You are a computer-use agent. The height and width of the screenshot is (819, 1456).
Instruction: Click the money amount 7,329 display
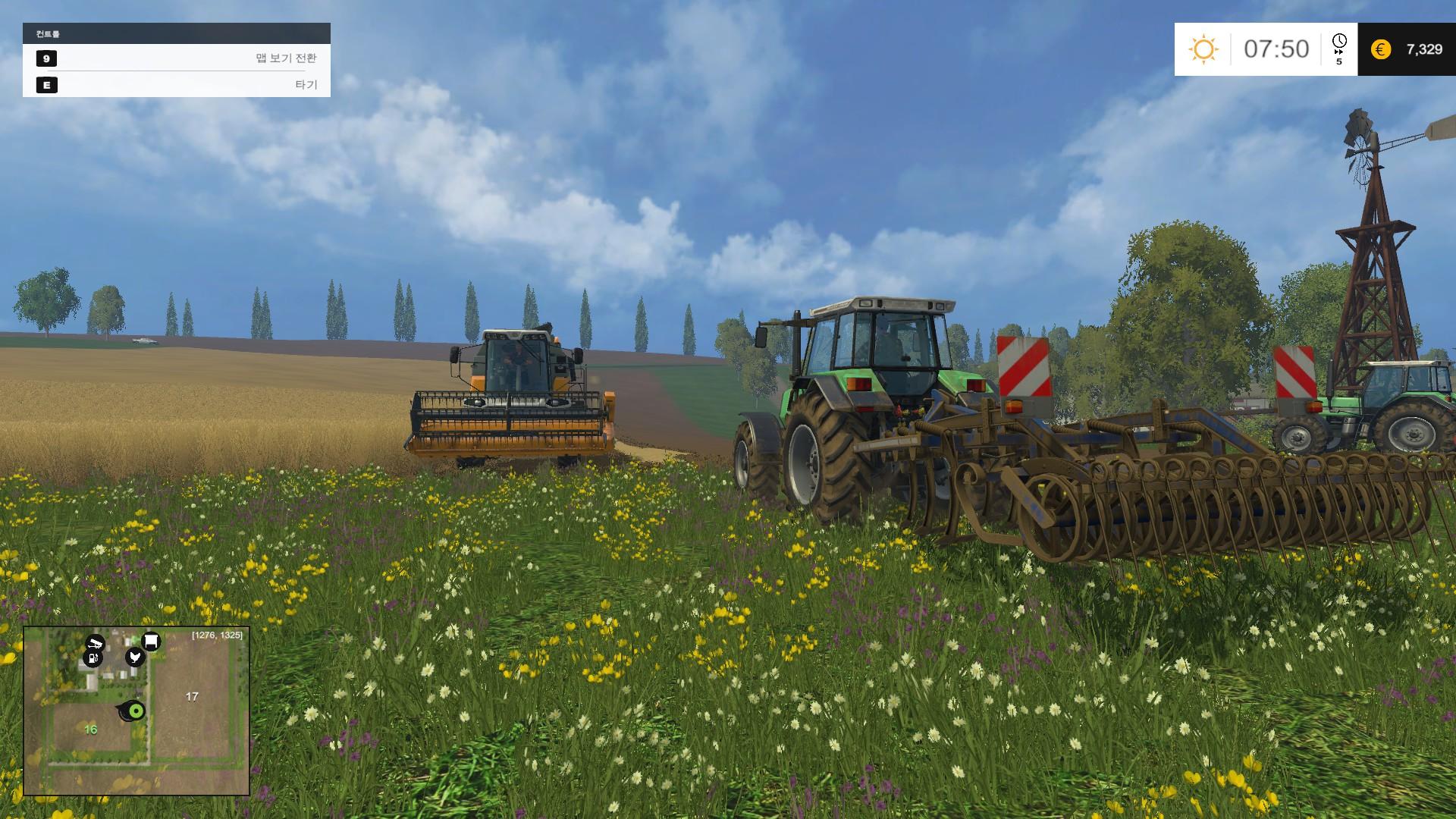tap(1426, 49)
